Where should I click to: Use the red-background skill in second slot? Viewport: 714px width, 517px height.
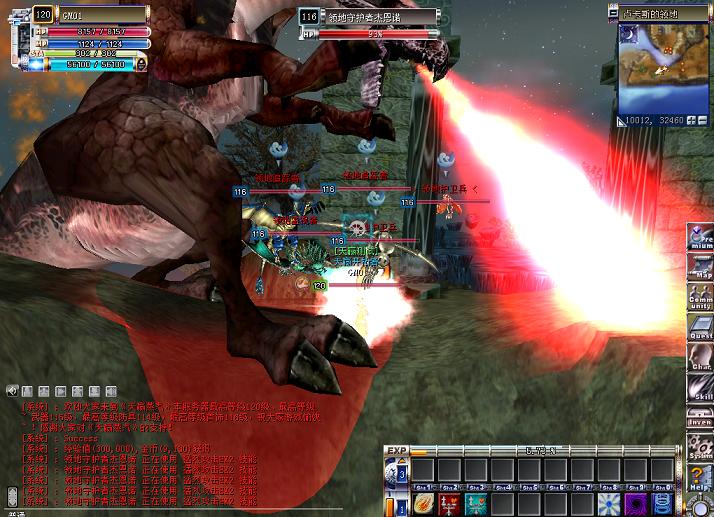point(449,503)
